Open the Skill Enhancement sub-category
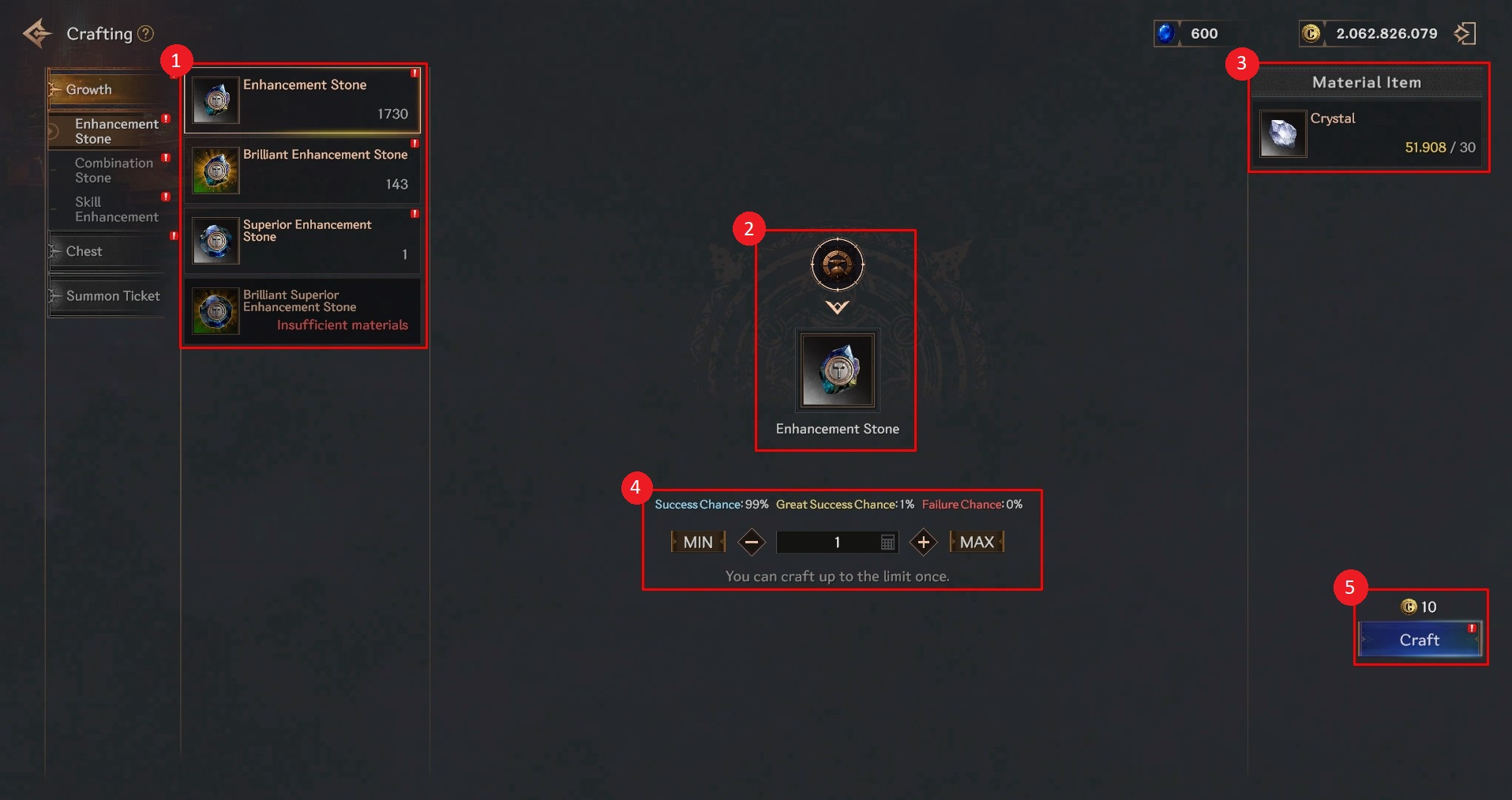 click(x=116, y=209)
